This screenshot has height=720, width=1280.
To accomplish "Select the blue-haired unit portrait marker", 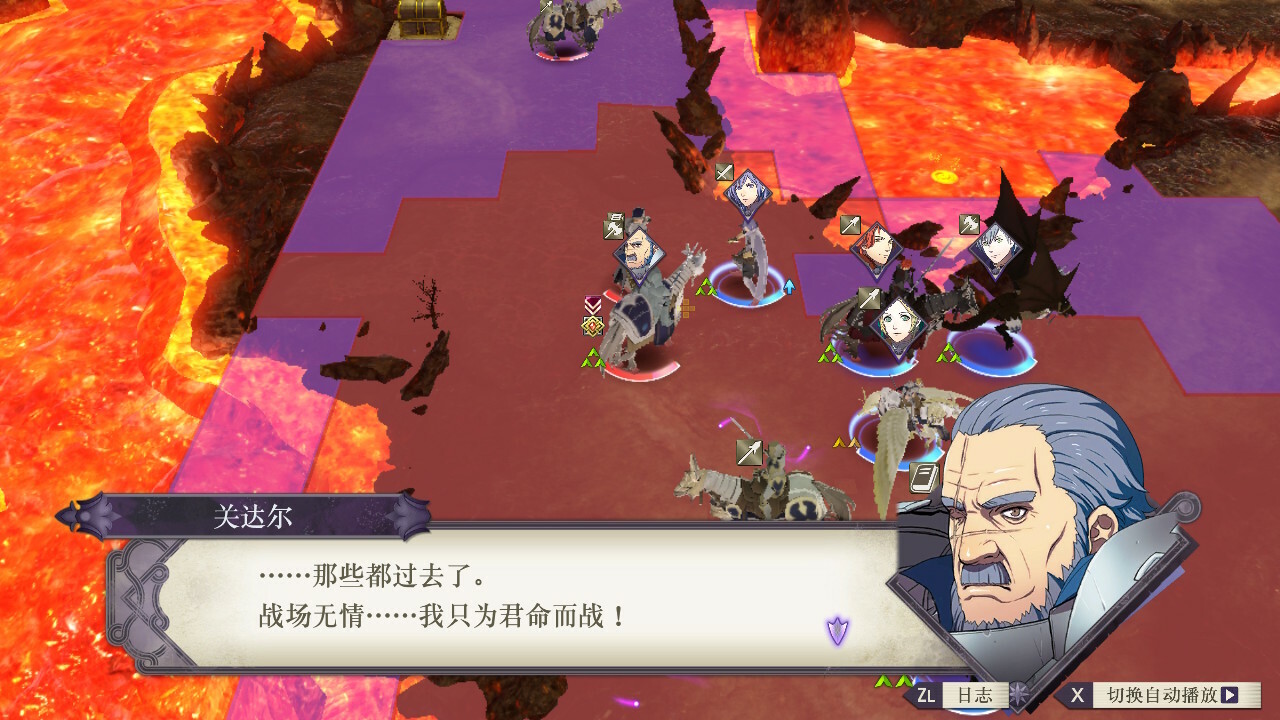I will [x=748, y=193].
